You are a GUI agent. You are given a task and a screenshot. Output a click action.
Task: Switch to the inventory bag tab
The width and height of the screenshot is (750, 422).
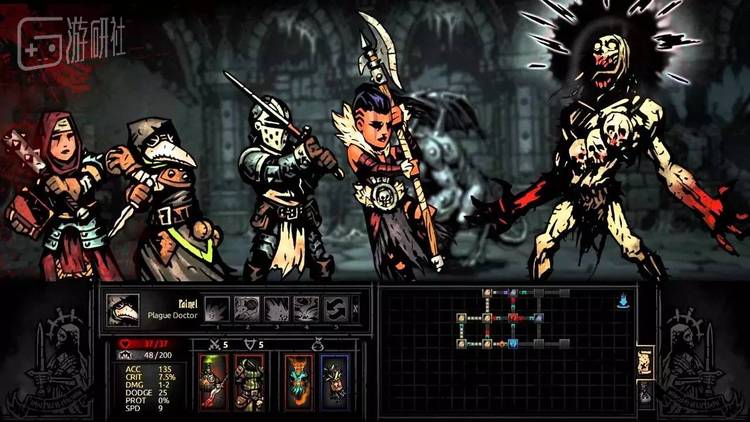coord(644,393)
